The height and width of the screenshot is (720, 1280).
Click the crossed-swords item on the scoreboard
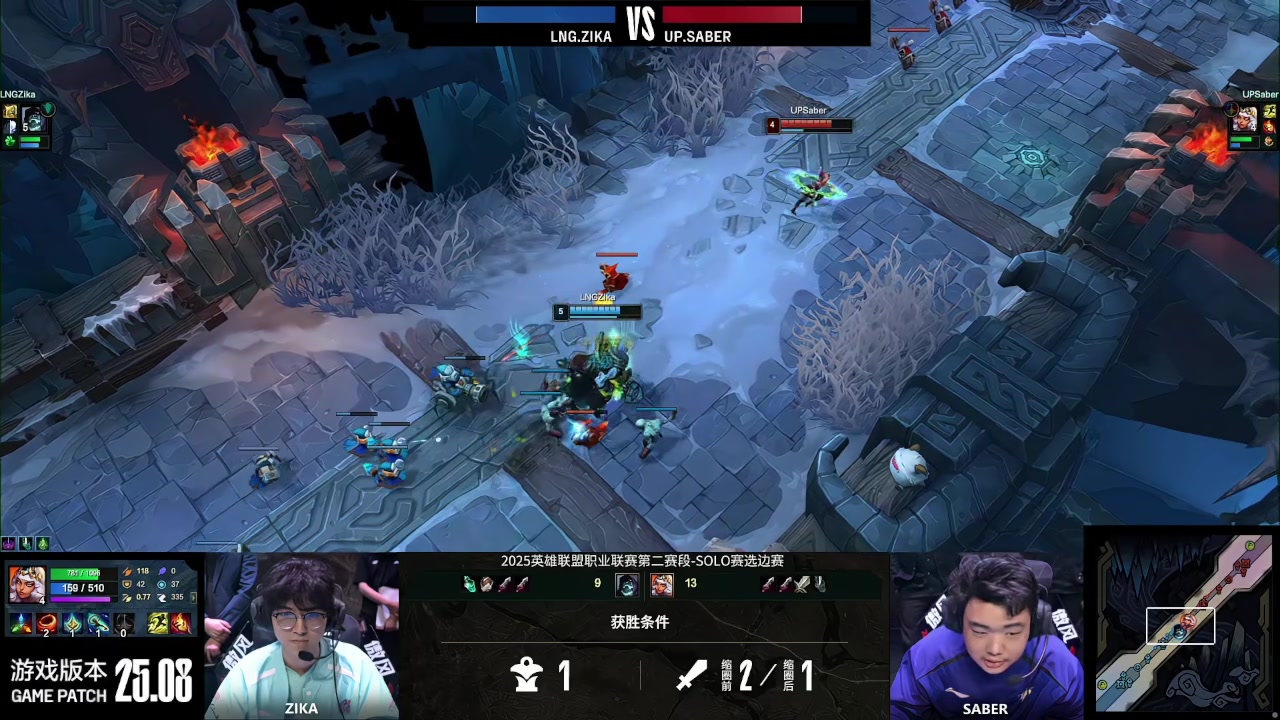(802, 584)
